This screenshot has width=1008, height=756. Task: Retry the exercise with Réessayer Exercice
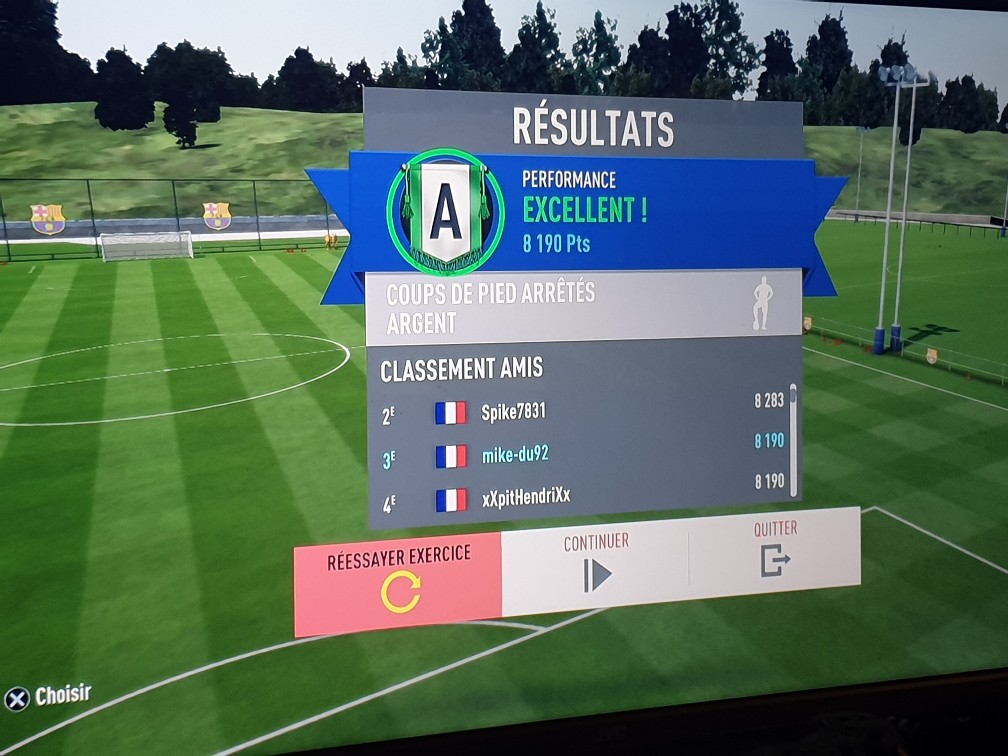pyautogui.click(x=398, y=580)
